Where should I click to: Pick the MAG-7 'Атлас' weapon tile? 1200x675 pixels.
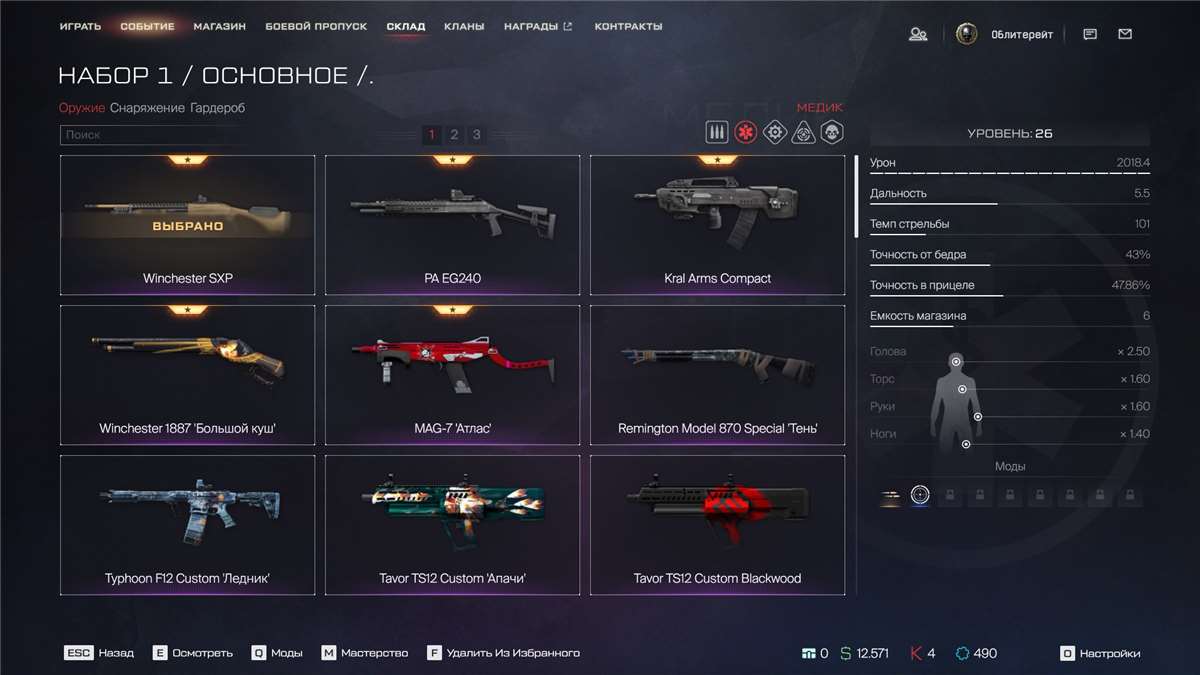tap(452, 375)
